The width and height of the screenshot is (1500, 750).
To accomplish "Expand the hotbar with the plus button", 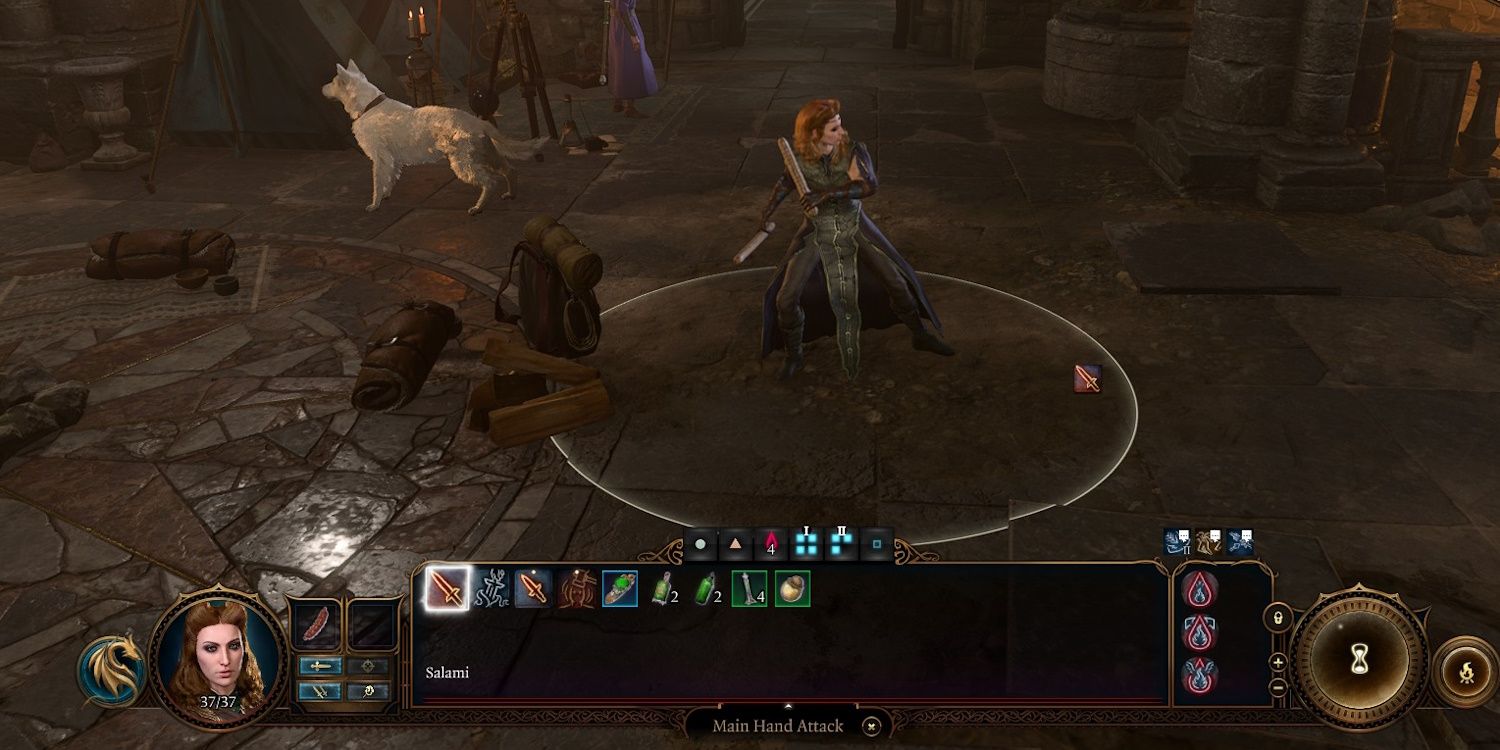I will 1279,662.
